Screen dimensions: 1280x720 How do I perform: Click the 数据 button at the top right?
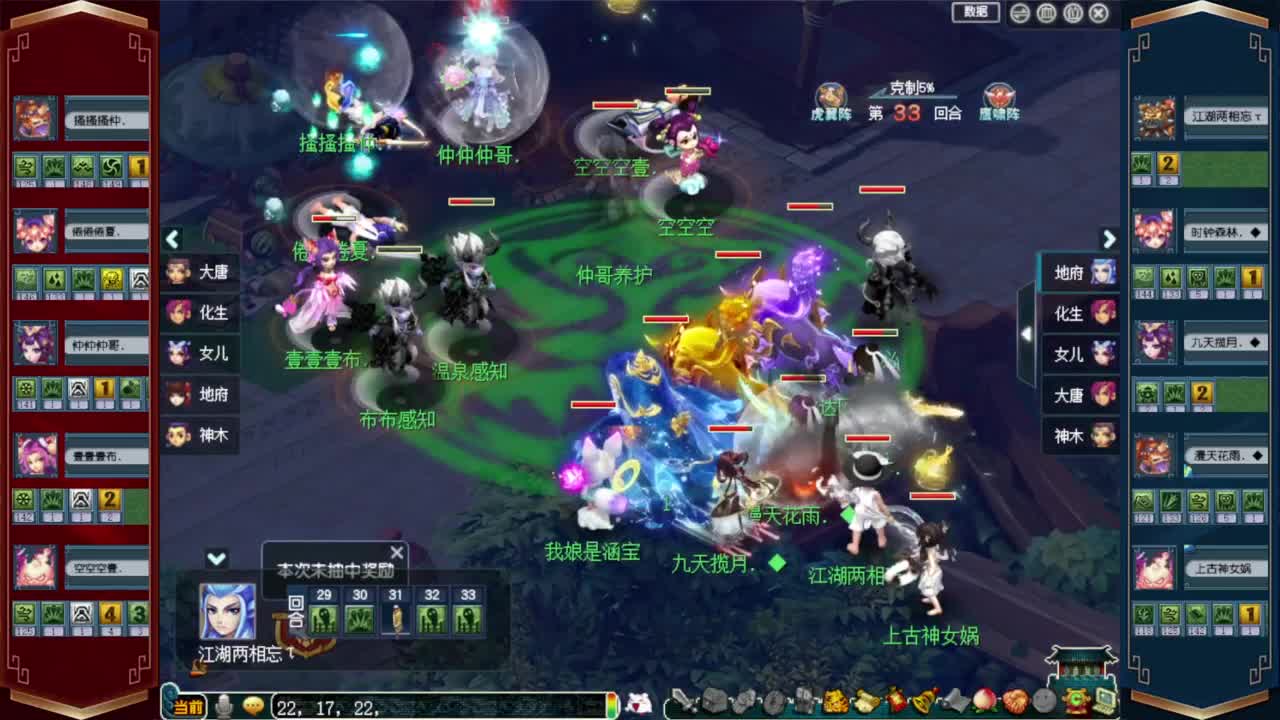(973, 13)
